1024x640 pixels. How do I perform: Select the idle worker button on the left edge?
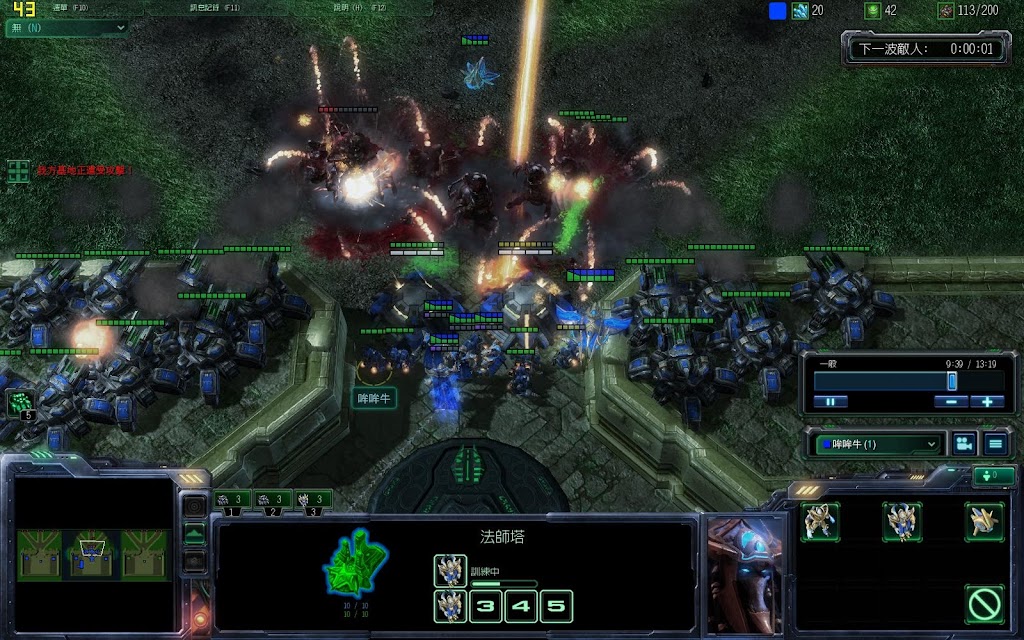20,403
